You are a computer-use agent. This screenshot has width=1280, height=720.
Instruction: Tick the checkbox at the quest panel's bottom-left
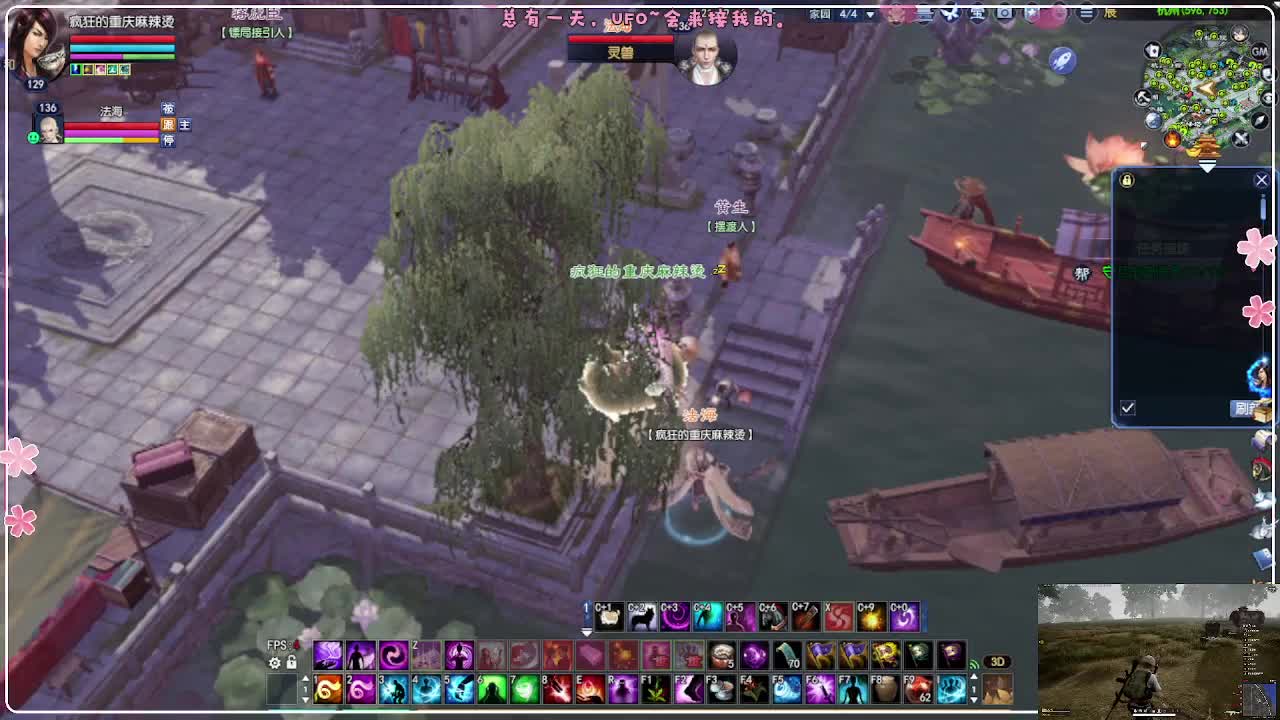coord(1127,407)
